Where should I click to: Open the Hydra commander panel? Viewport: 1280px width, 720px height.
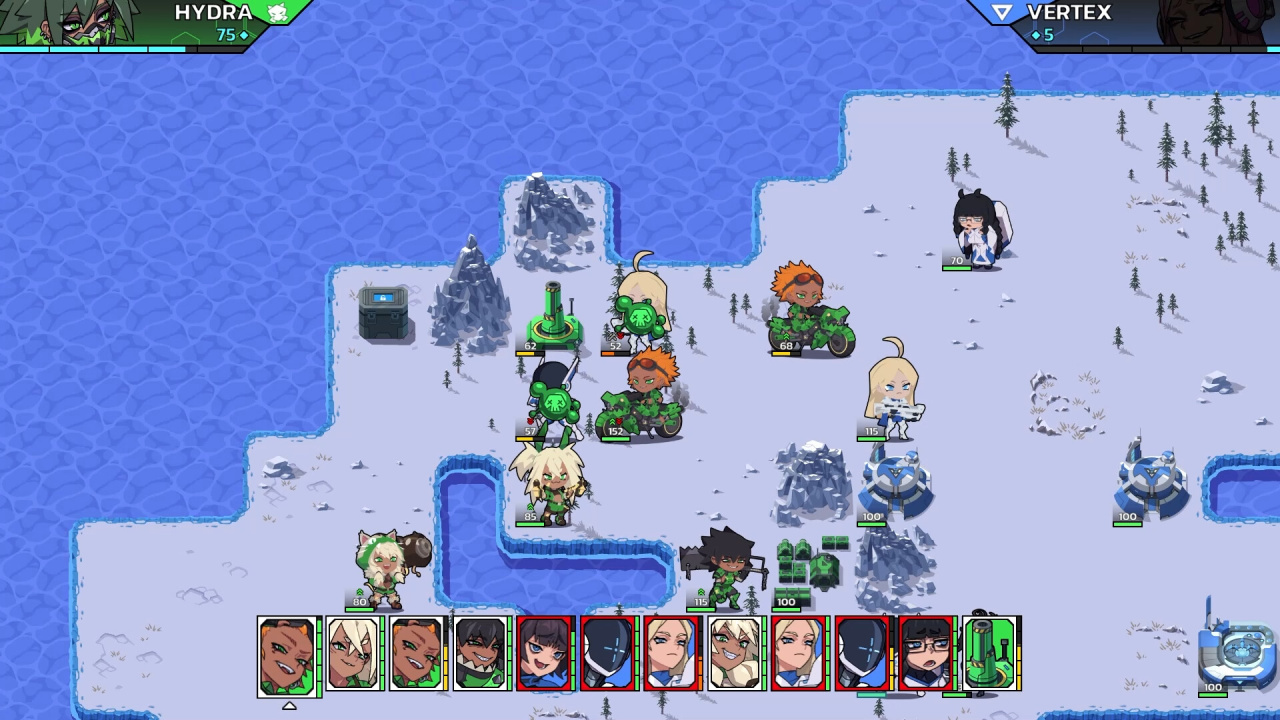(150, 24)
